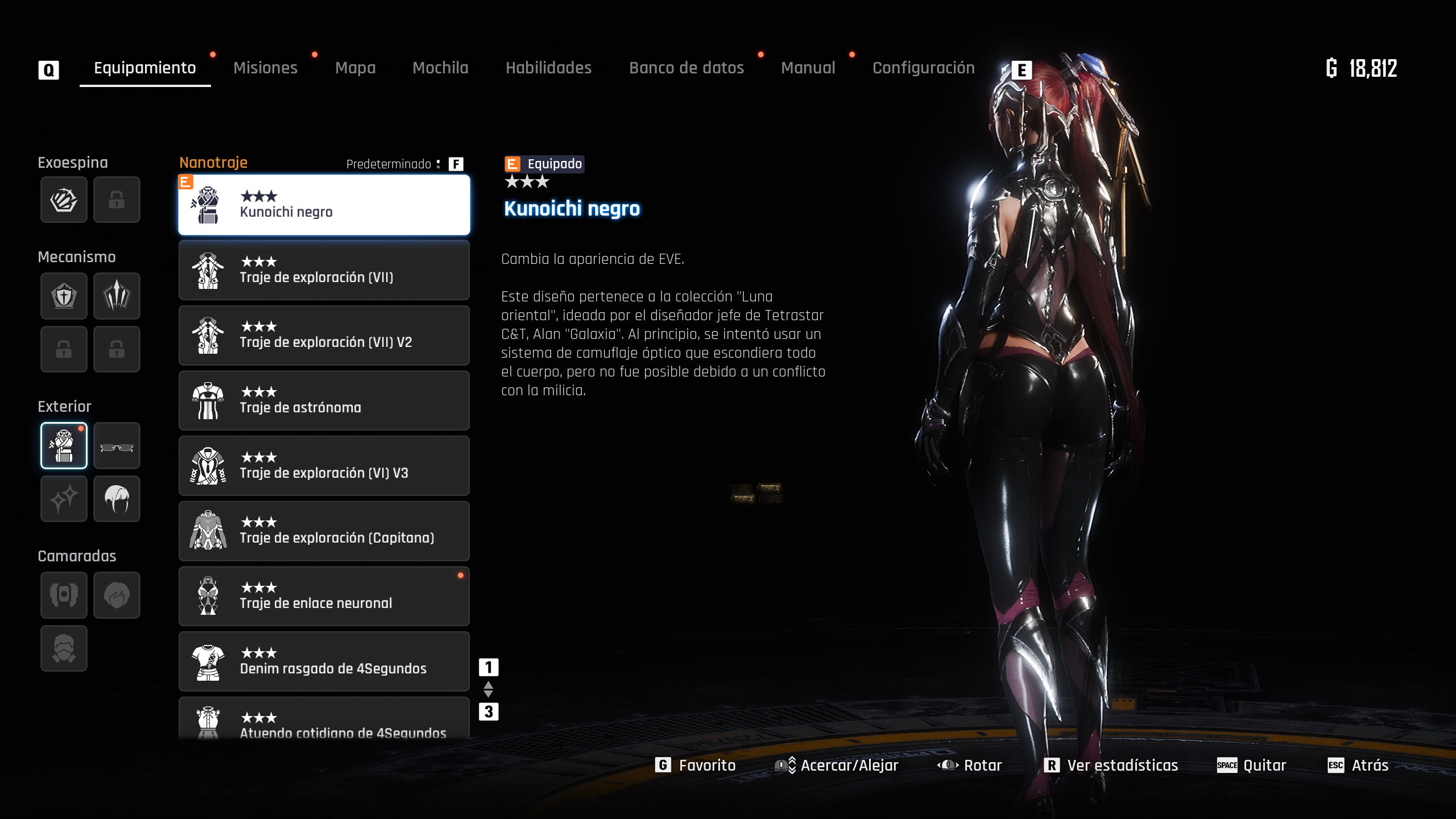Select Traje de exploración (VI) V3
The image size is (1456, 819).
tap(324, 466)
